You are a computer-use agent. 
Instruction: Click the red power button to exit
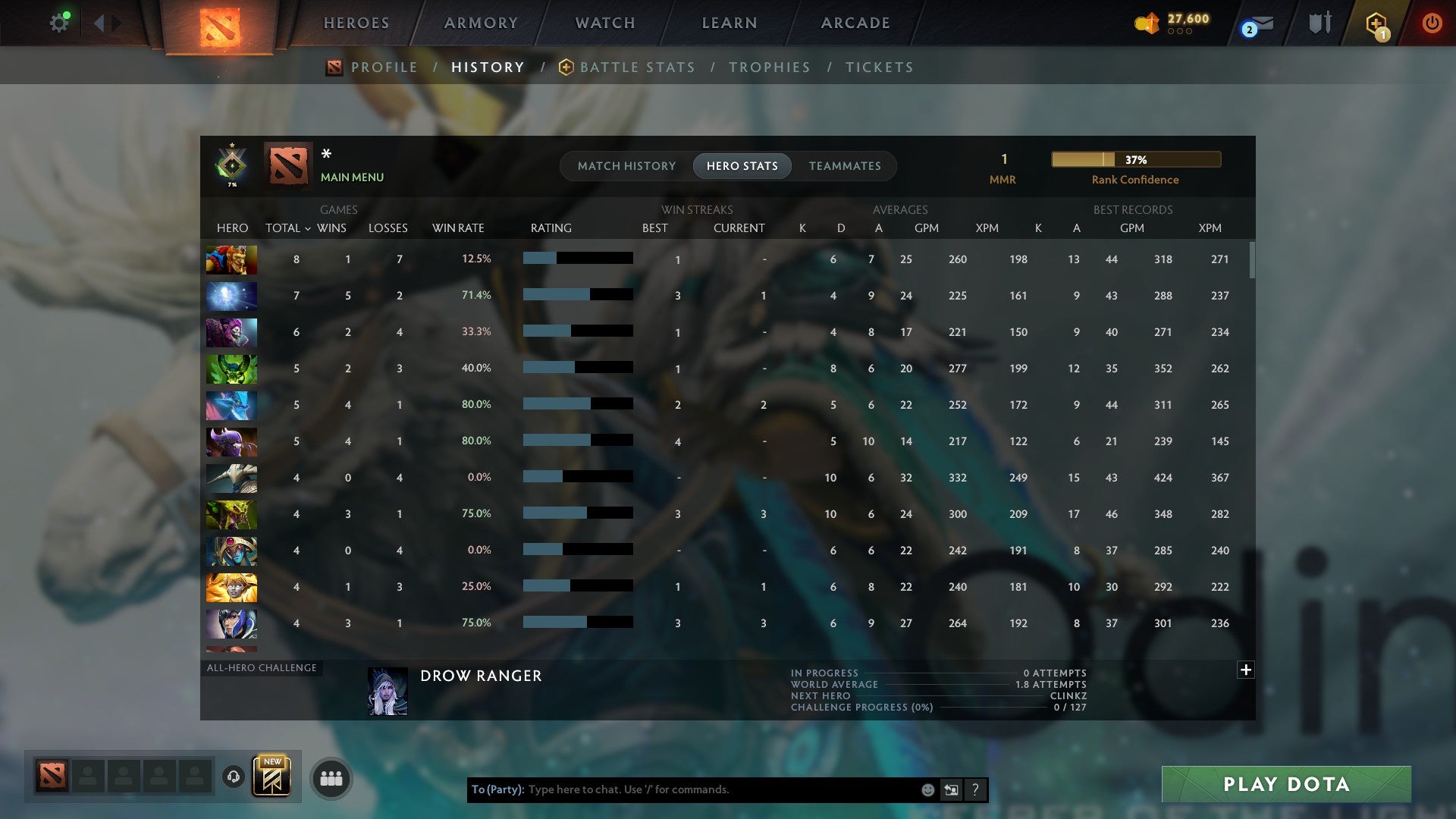coord(1432,23)
